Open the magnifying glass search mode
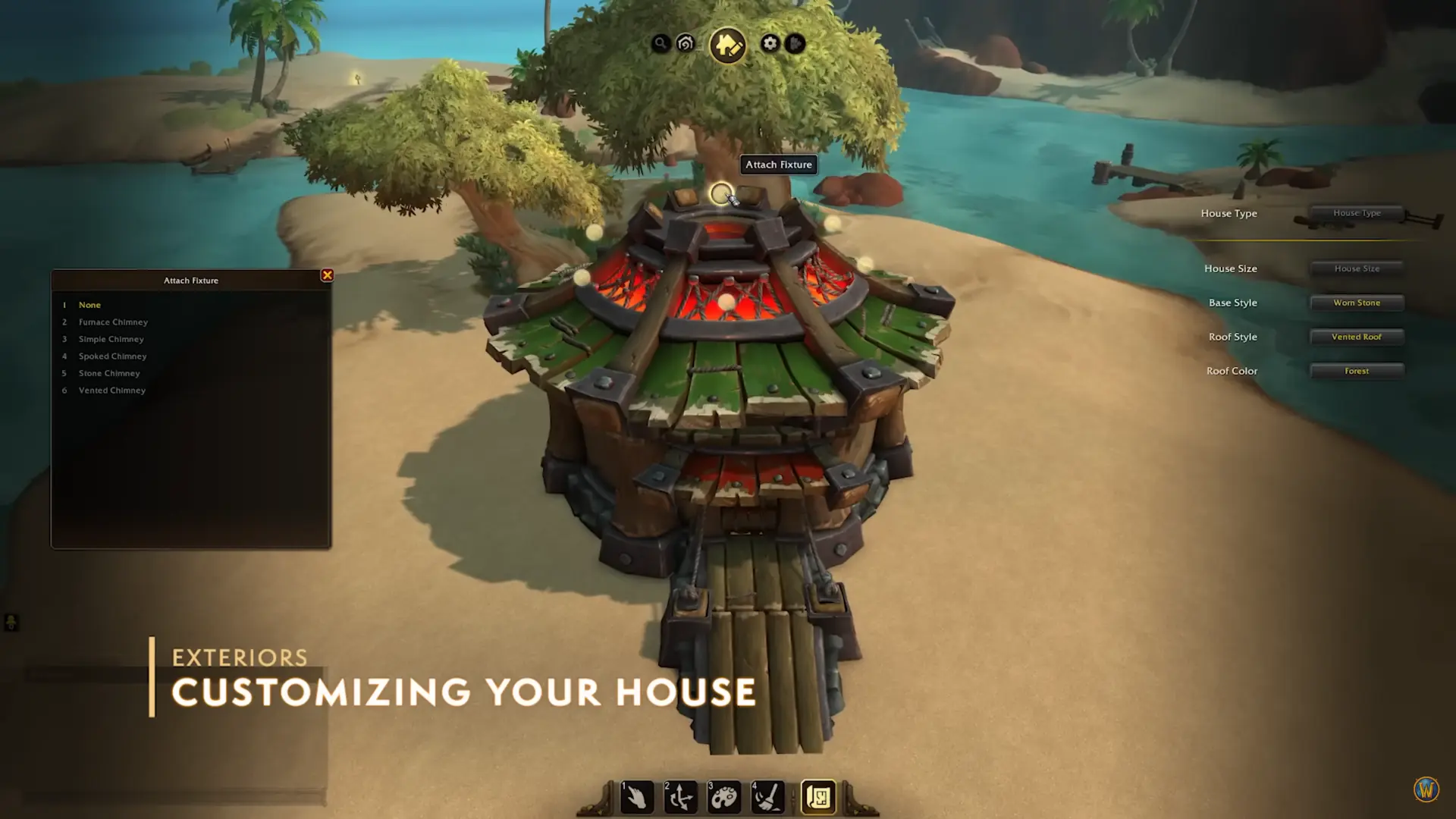 [661, 43]
